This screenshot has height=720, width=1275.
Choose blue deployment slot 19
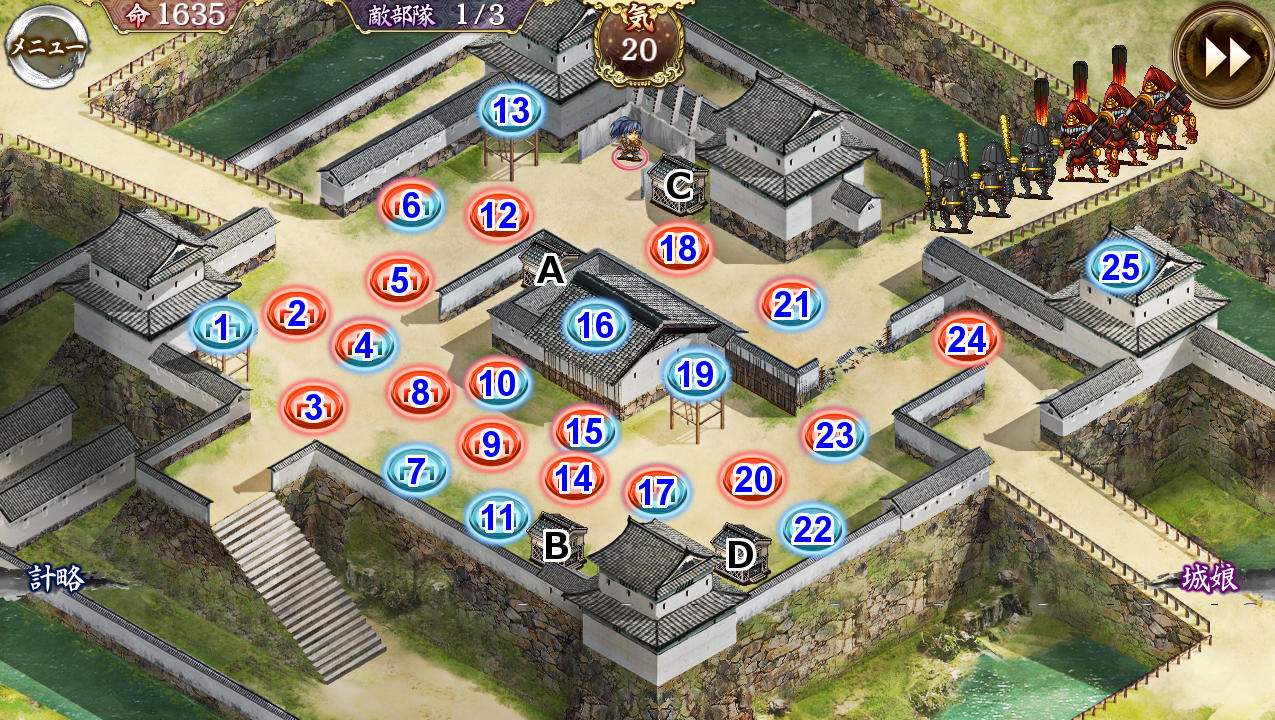click(x=696, y=374)
